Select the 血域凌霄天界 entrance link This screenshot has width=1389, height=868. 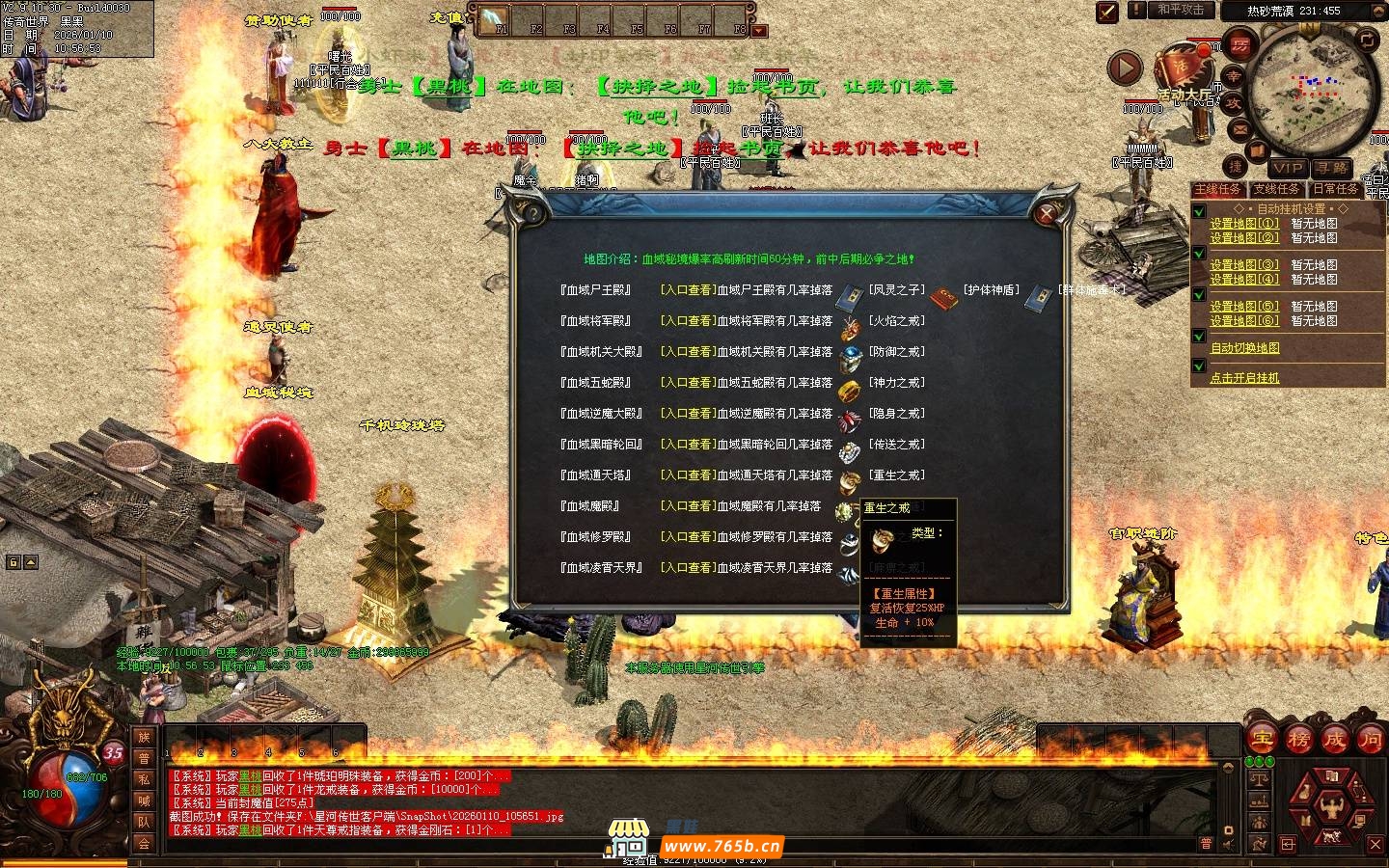point(688,567)
